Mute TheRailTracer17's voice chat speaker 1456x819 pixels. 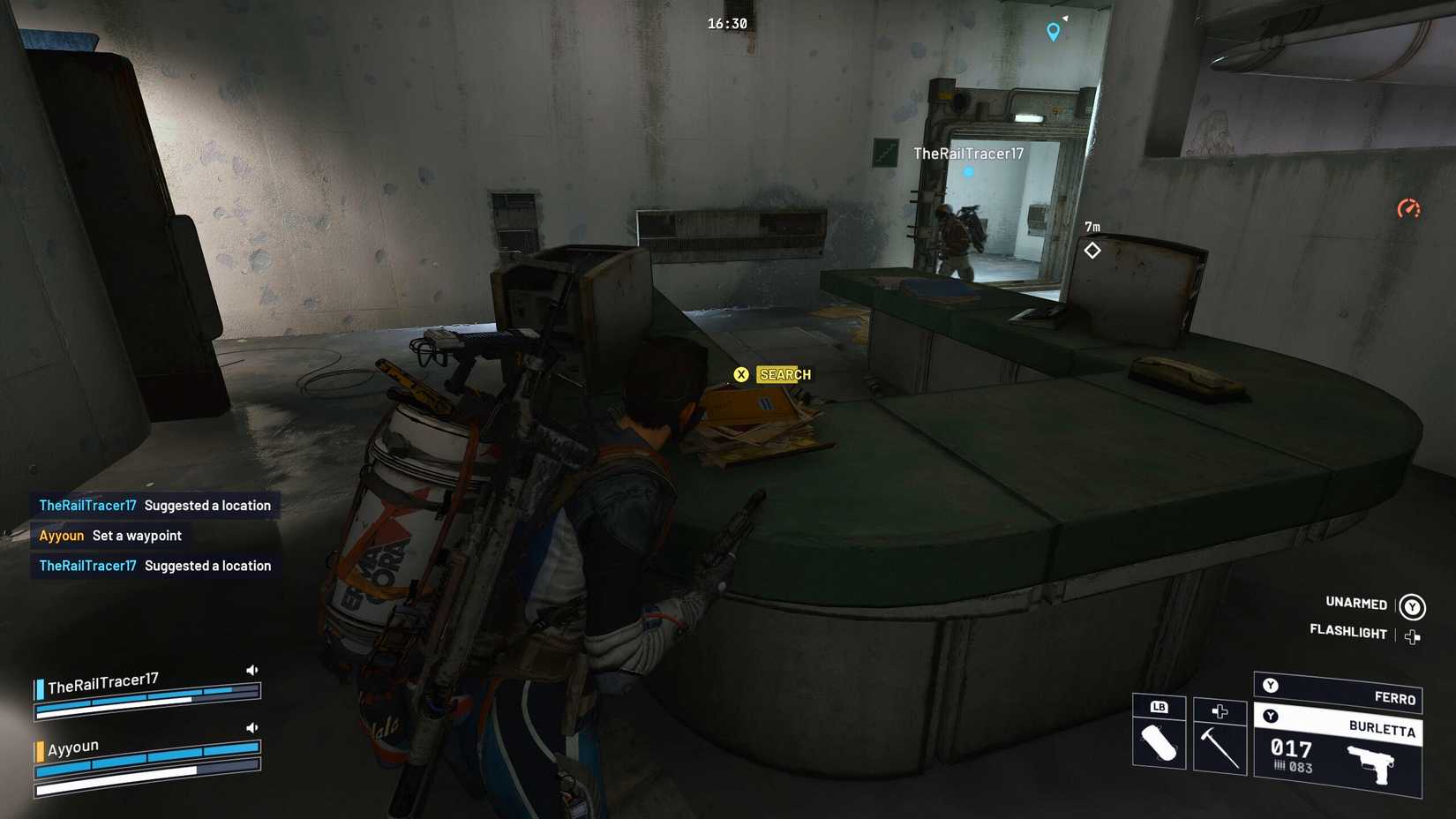point(251,670)
